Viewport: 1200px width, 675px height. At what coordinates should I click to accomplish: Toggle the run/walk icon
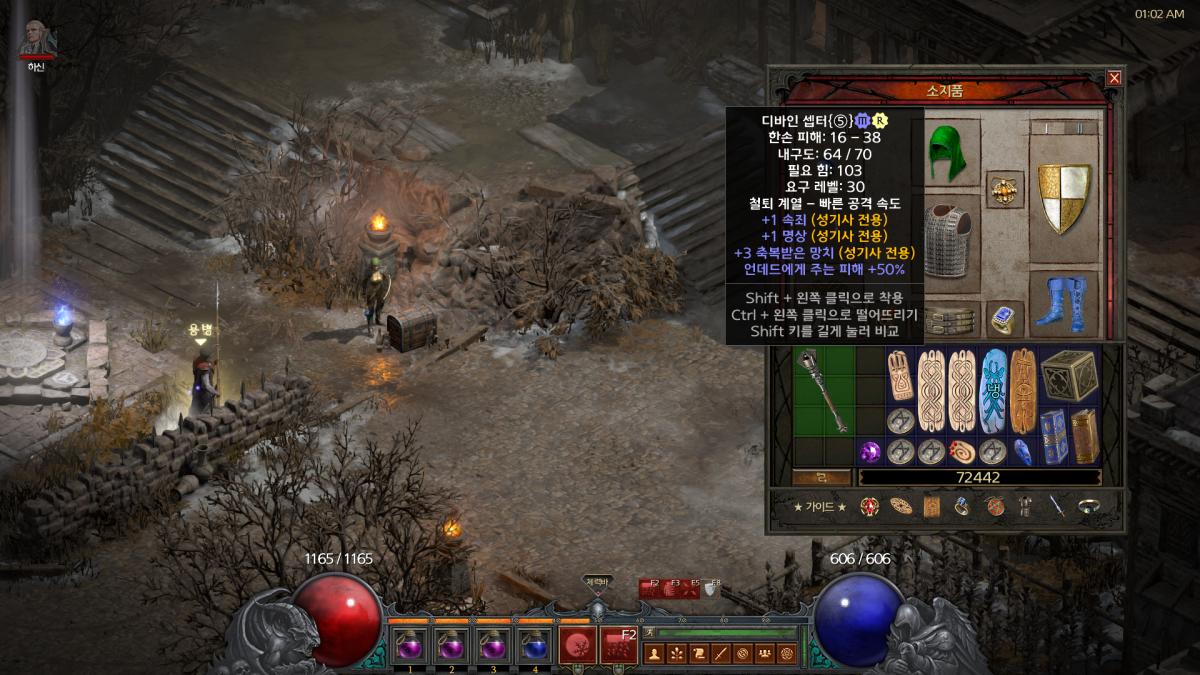pos(648,632)
